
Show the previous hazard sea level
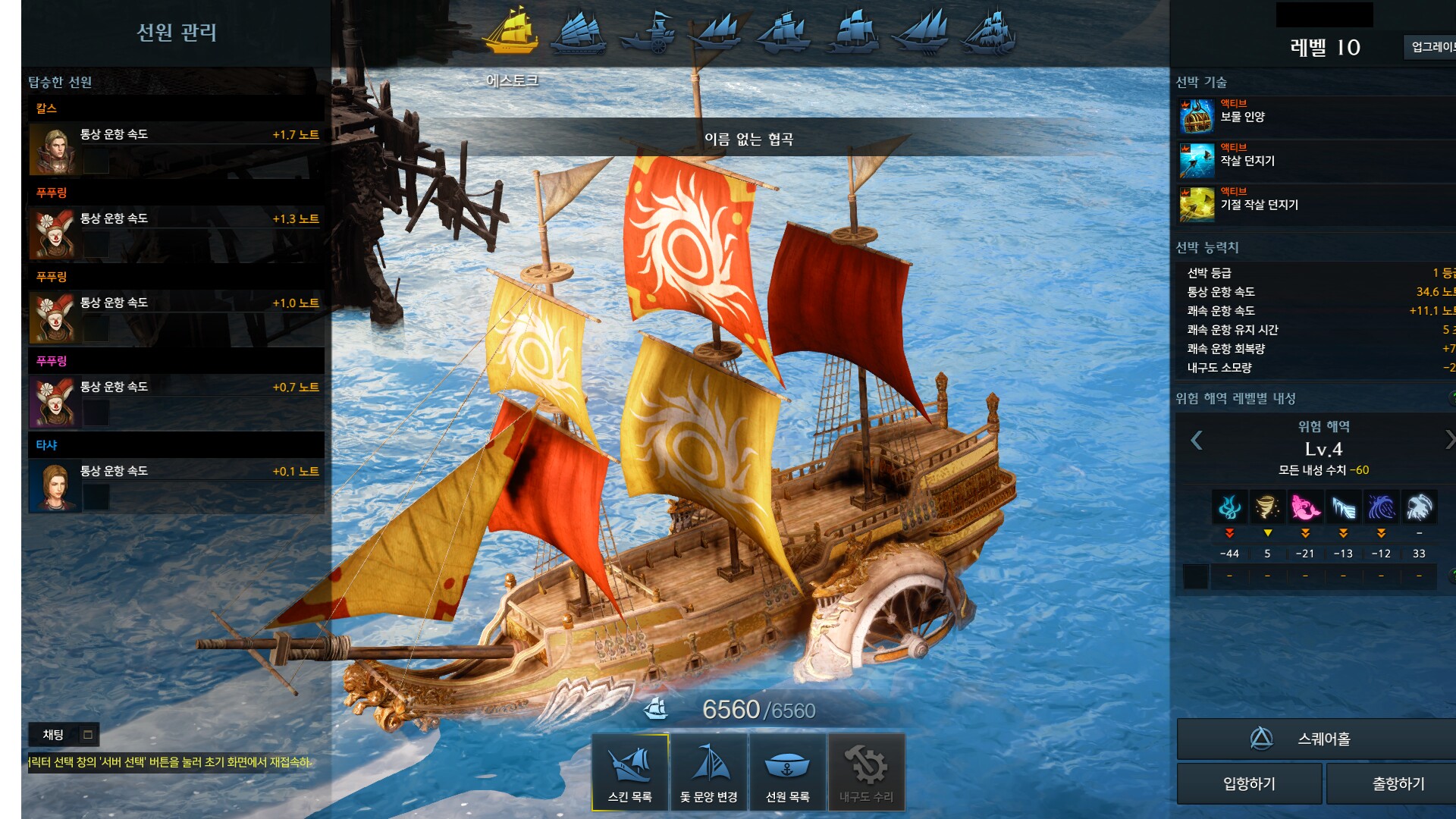1197,441
